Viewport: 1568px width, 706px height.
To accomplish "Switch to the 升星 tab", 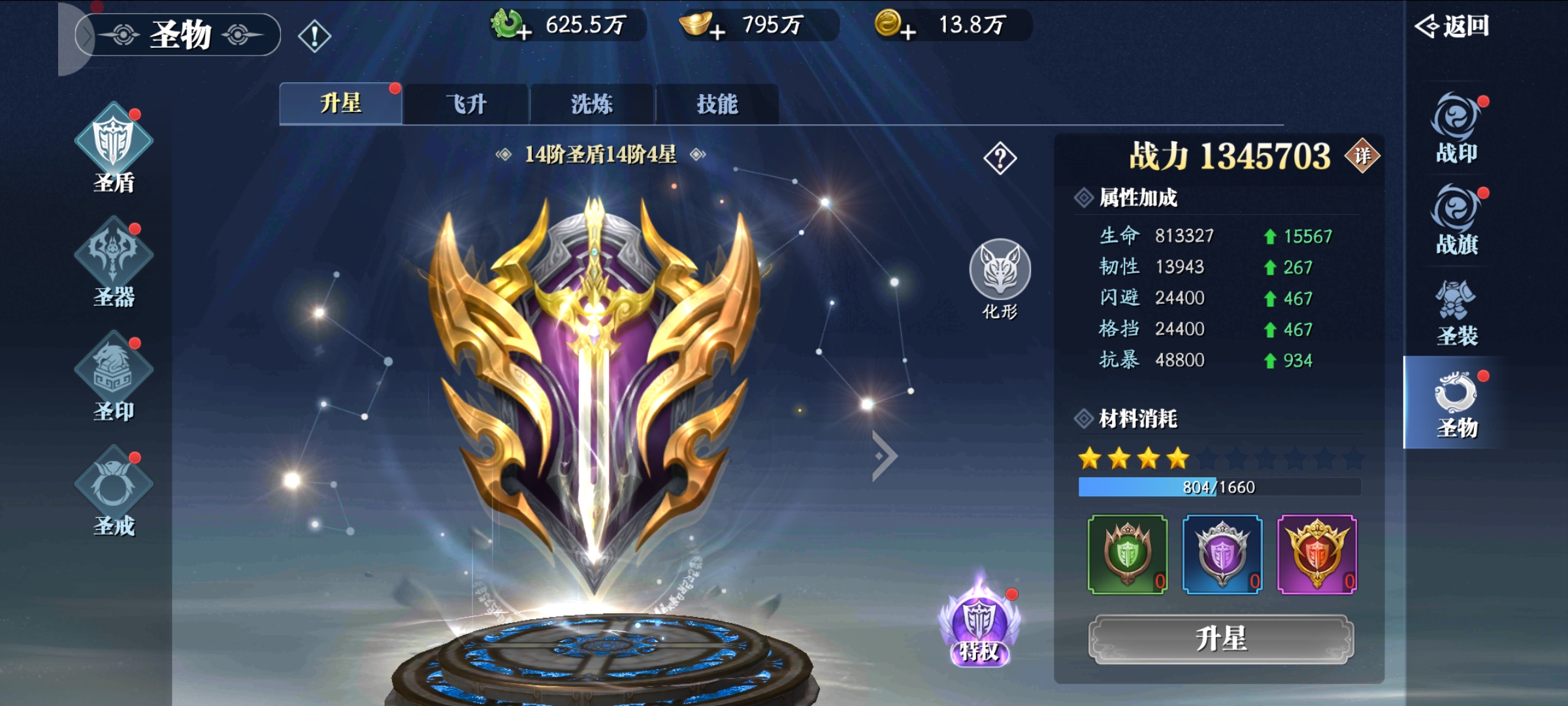I will [340, 103].
